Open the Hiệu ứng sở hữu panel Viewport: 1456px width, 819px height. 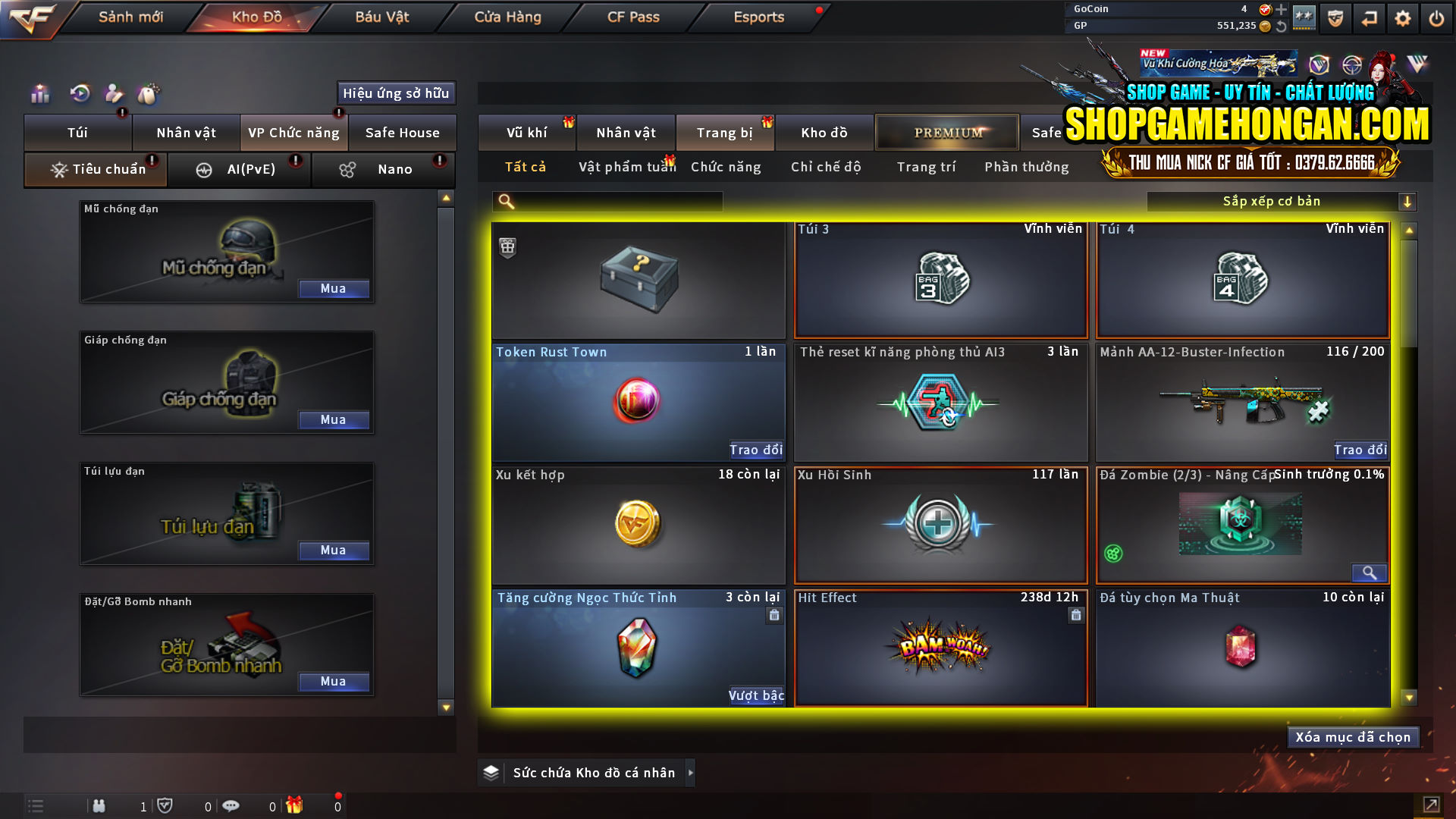pos(395,93)
